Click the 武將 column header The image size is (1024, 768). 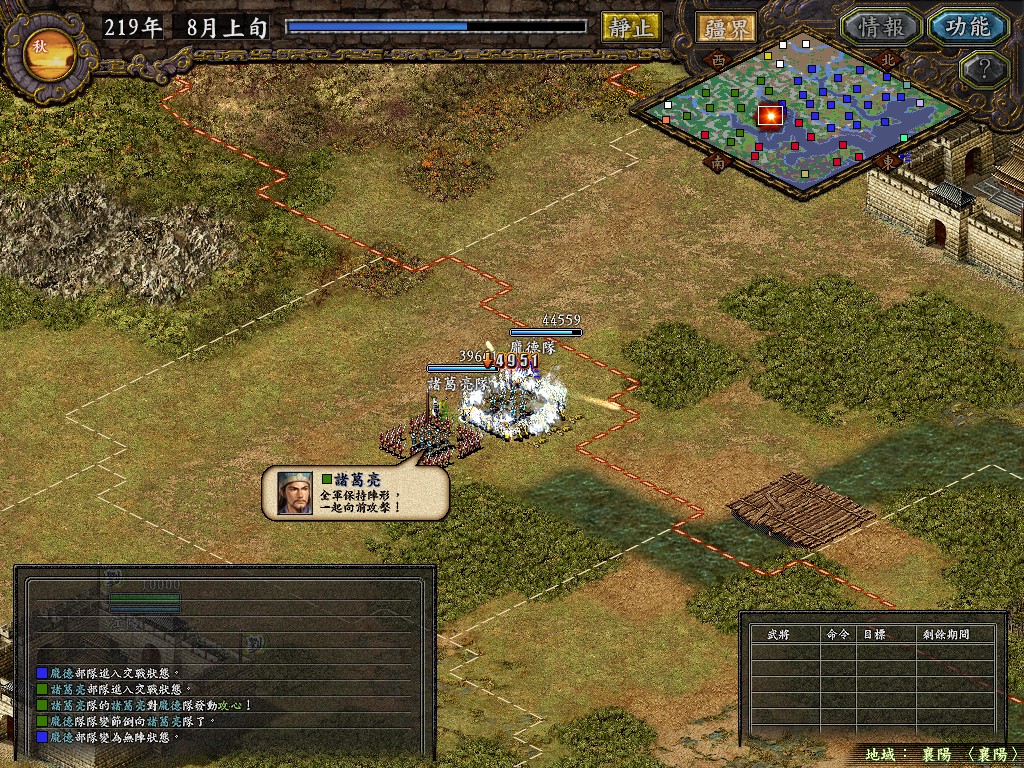click(778, 634)
